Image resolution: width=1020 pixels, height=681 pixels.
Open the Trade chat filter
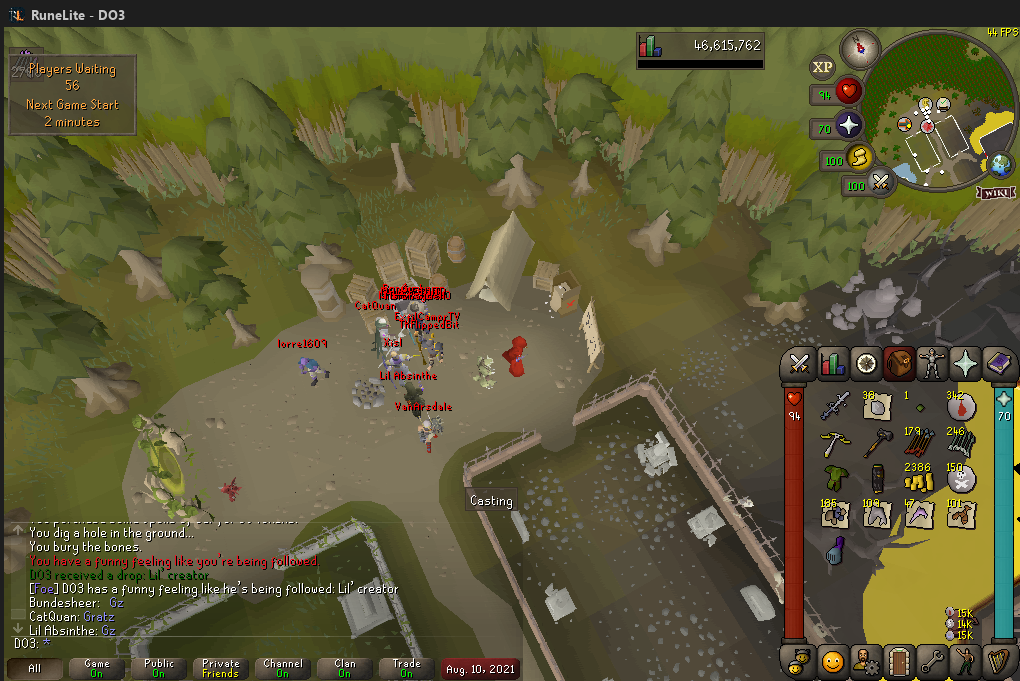point(406,668)
